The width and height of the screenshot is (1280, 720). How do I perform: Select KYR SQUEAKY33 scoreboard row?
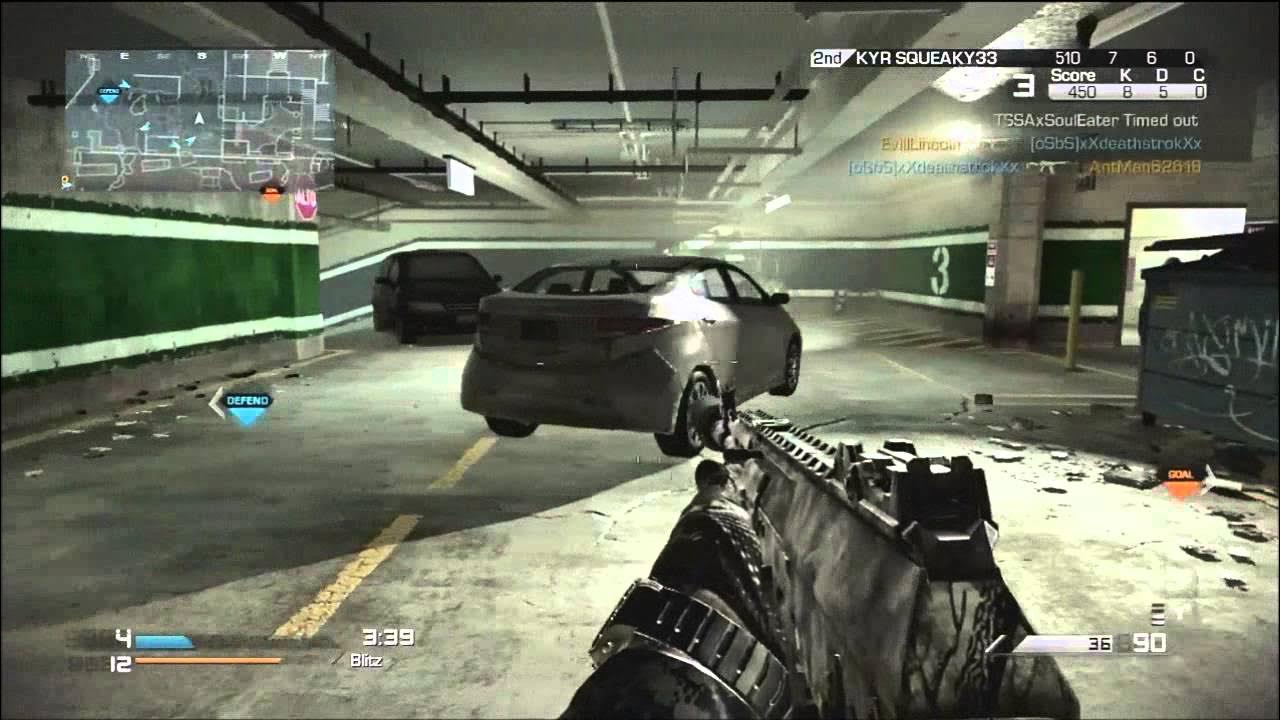coord(1007,58)
